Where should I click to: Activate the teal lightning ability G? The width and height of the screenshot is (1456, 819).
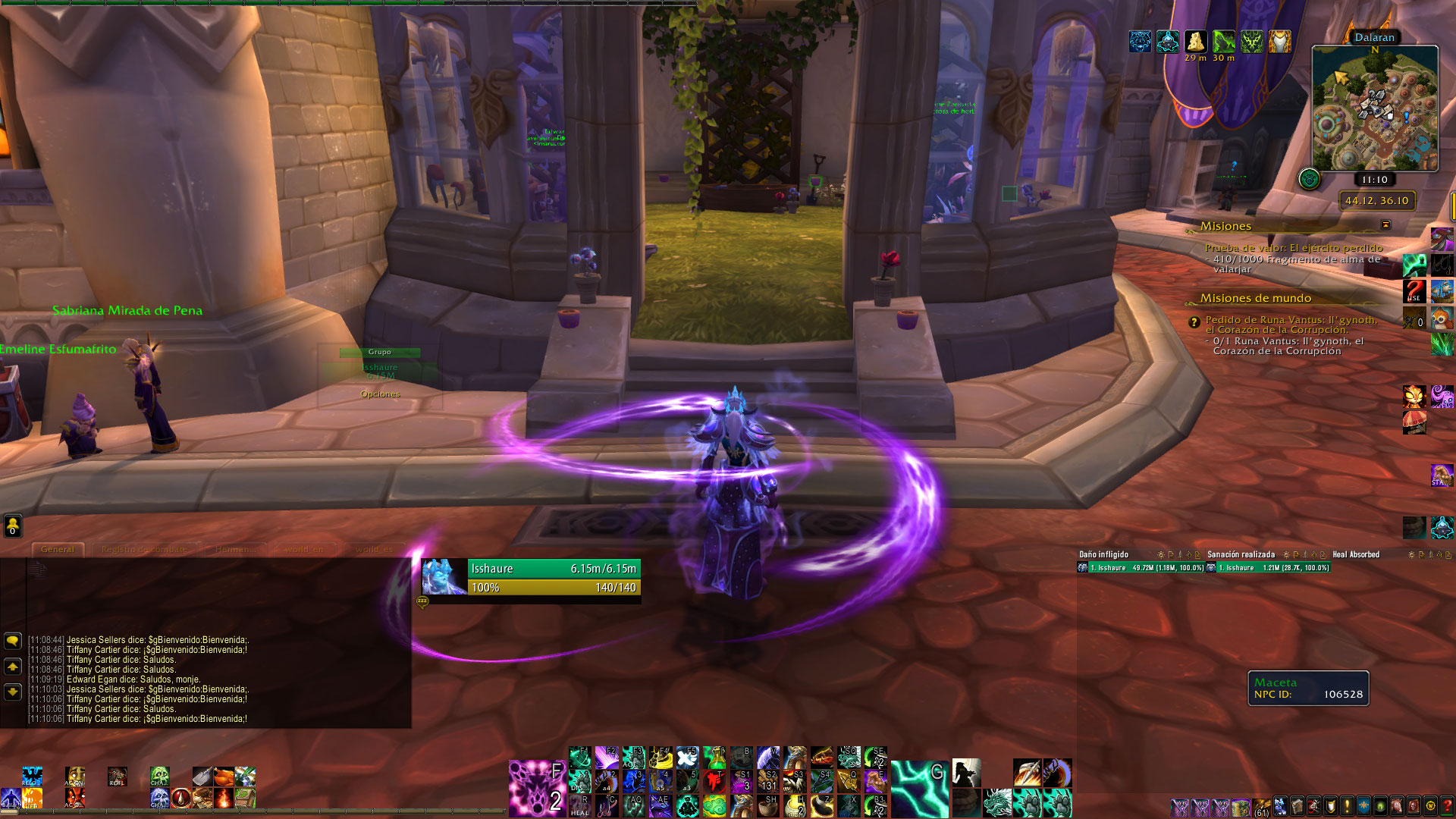pos(919,788)
